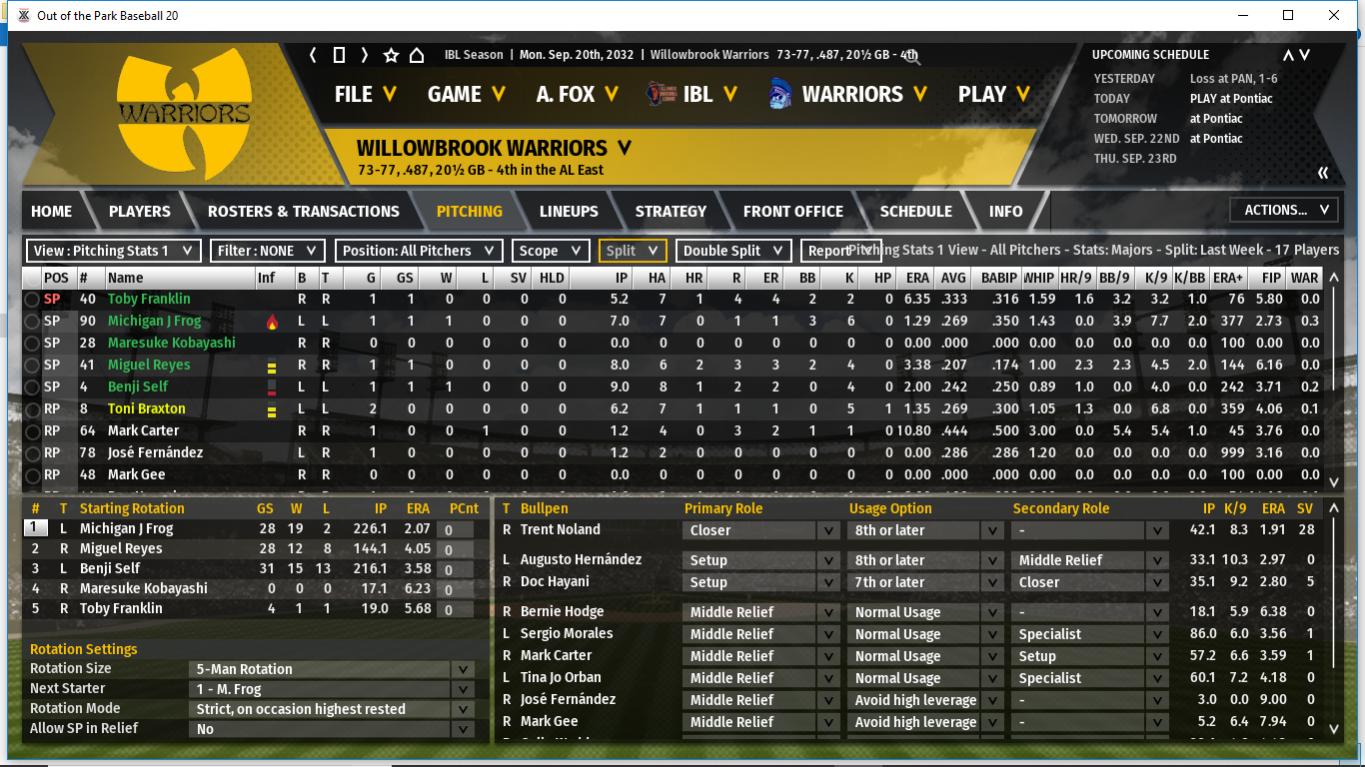Sort the table by ERA column header
Screen dimensions: 1365x767
[x=916, y=278]
